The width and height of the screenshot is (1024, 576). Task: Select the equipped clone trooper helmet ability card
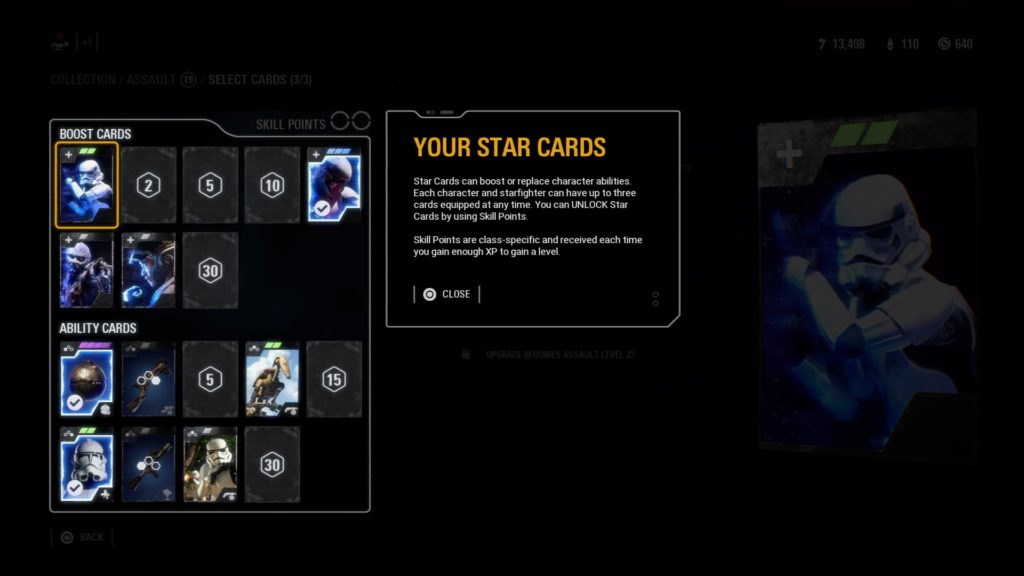click(x=87, y=464)
